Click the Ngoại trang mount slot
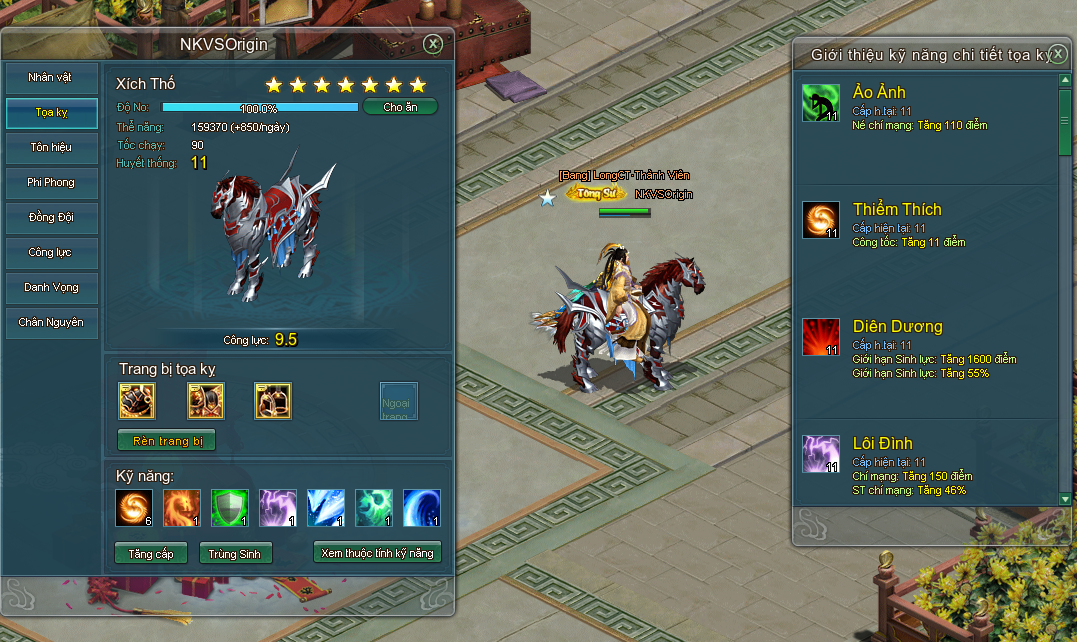The height and width of the screenshot is (642, 1077). pos(398,401)
